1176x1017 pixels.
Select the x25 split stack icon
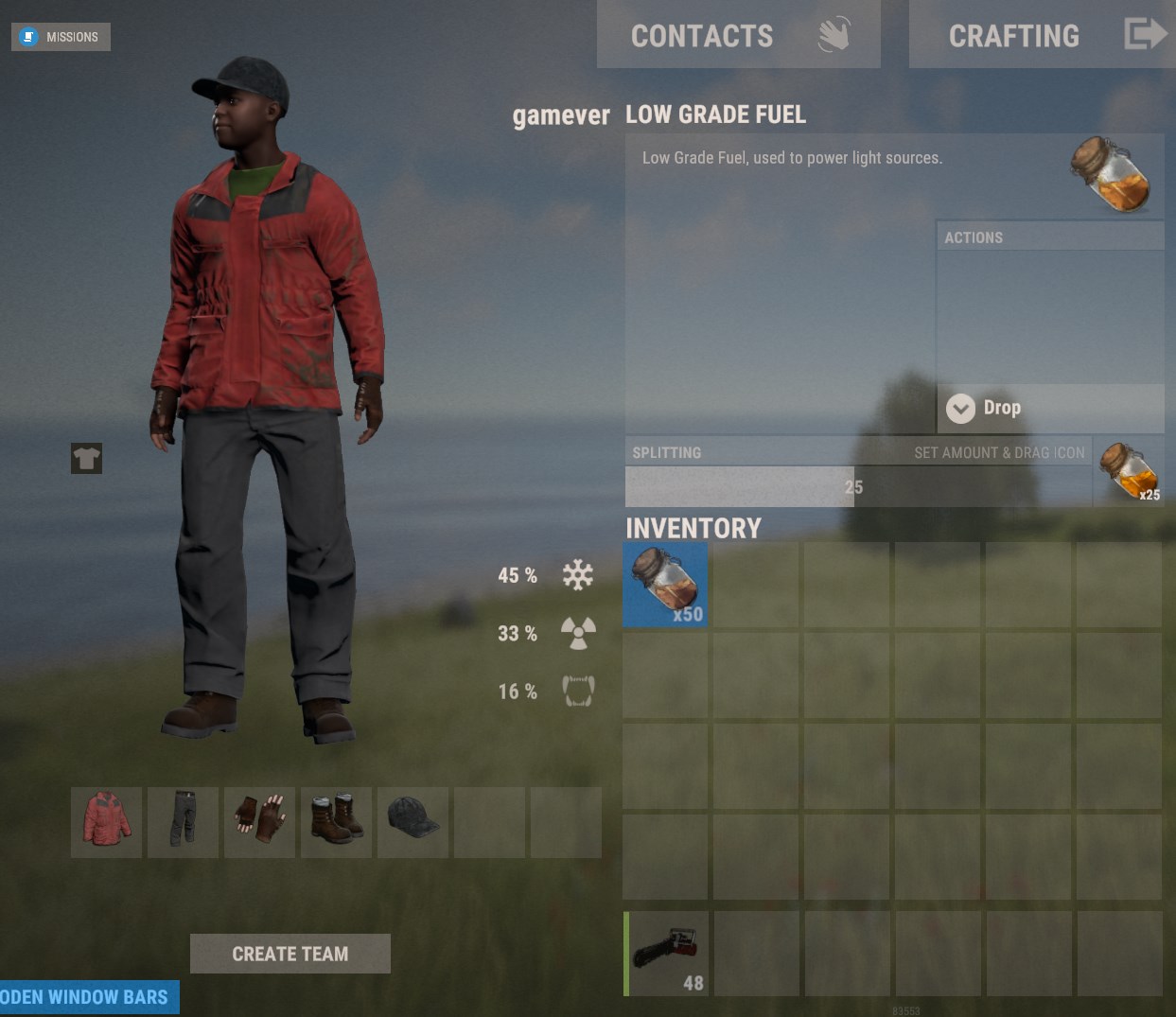[x=1129, y=471]
